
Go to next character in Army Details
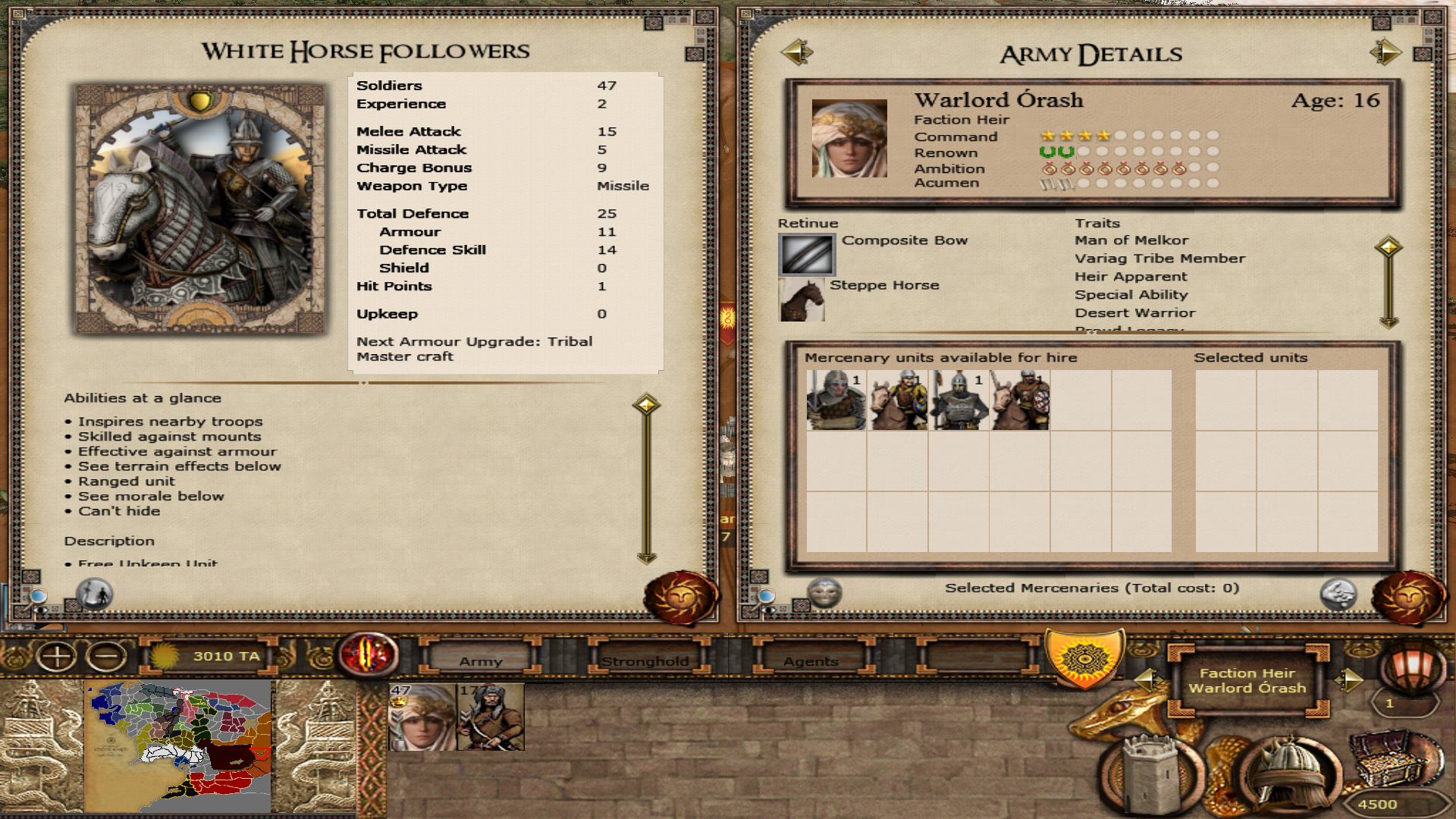(1385, 52)
